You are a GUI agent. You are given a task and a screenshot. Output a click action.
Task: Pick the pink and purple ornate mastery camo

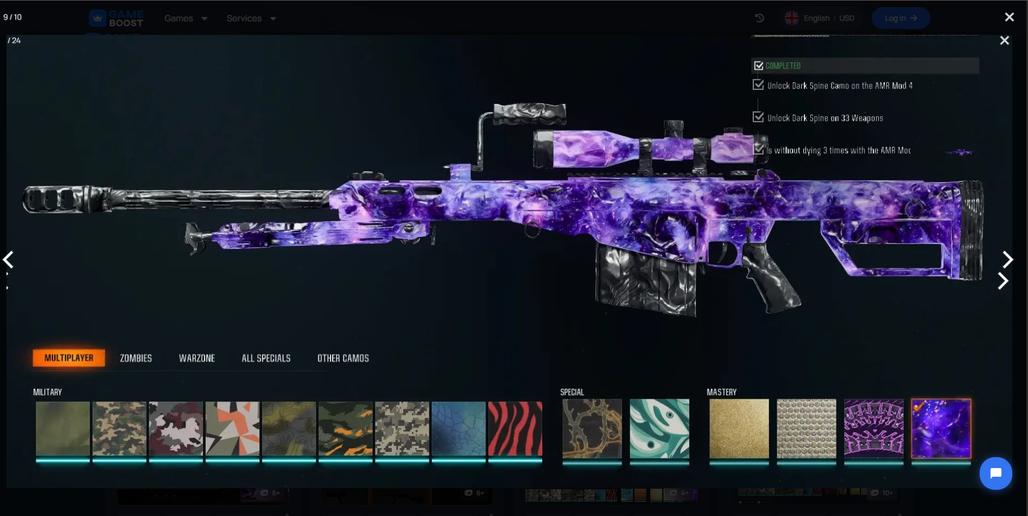click(874, 429)
